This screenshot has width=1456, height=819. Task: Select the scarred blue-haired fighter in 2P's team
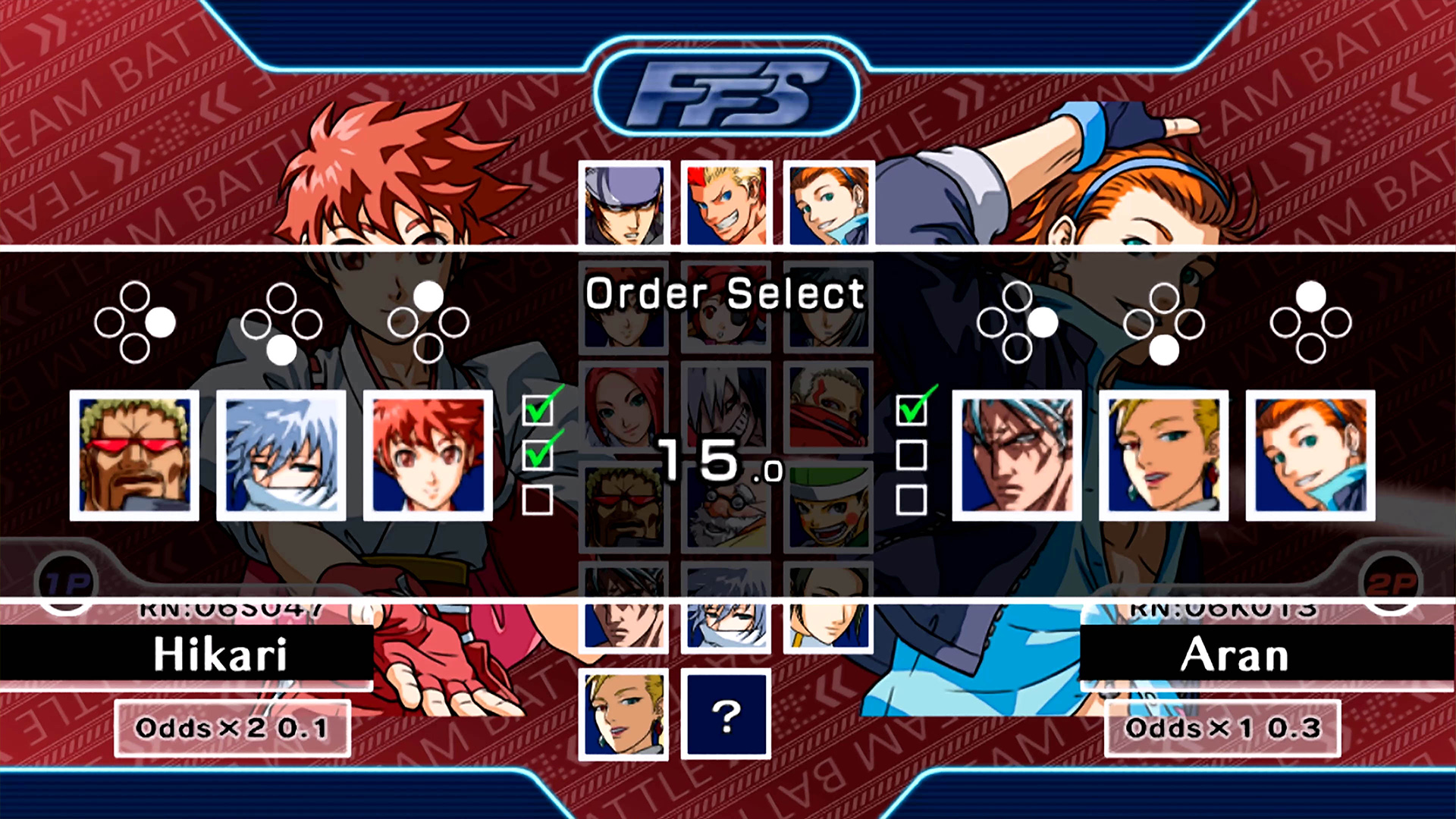click(x=1017, y=456)
